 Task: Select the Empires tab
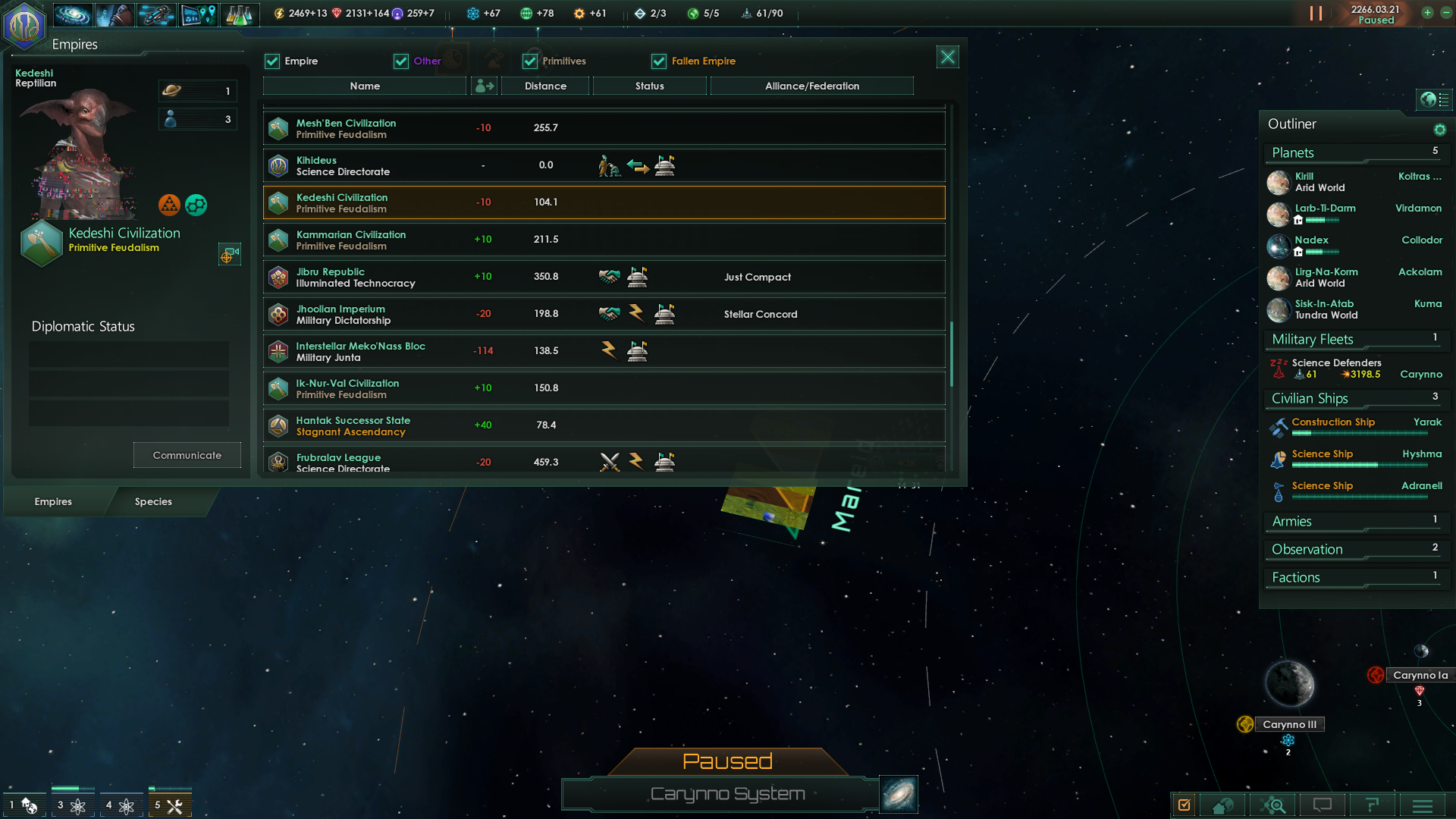(52, 501)
